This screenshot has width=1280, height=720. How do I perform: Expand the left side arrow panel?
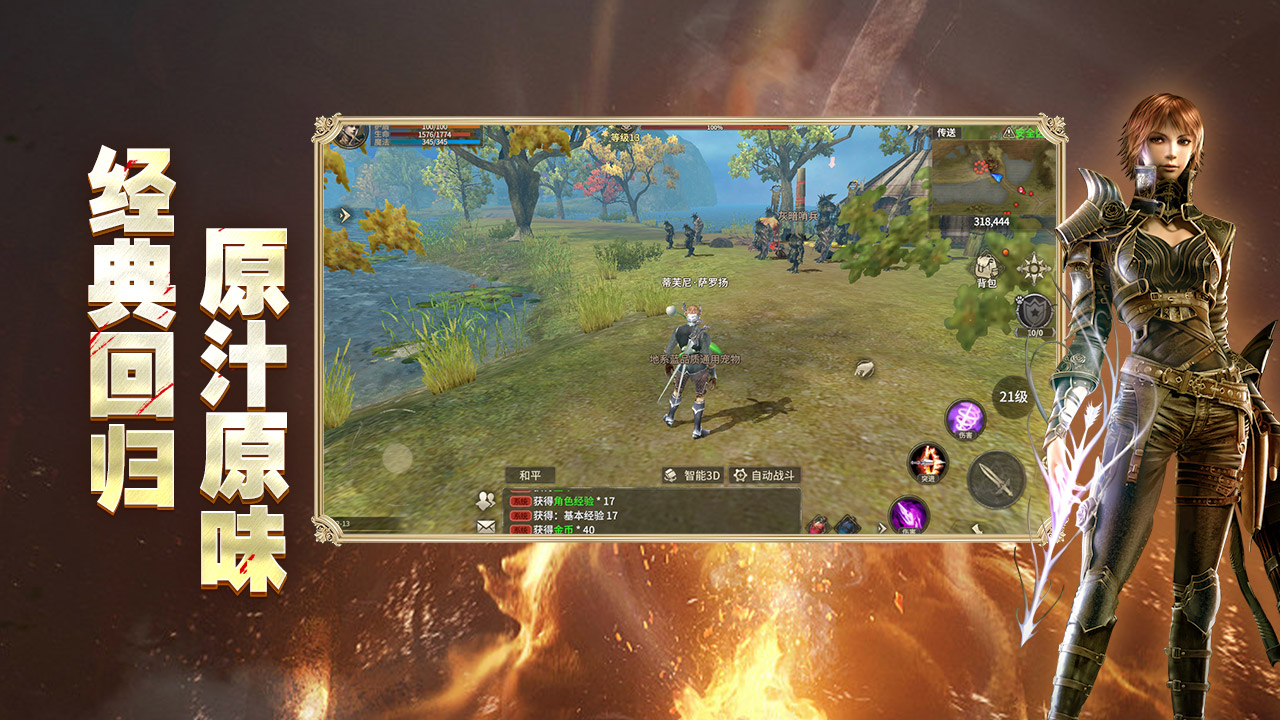(345, 215)
